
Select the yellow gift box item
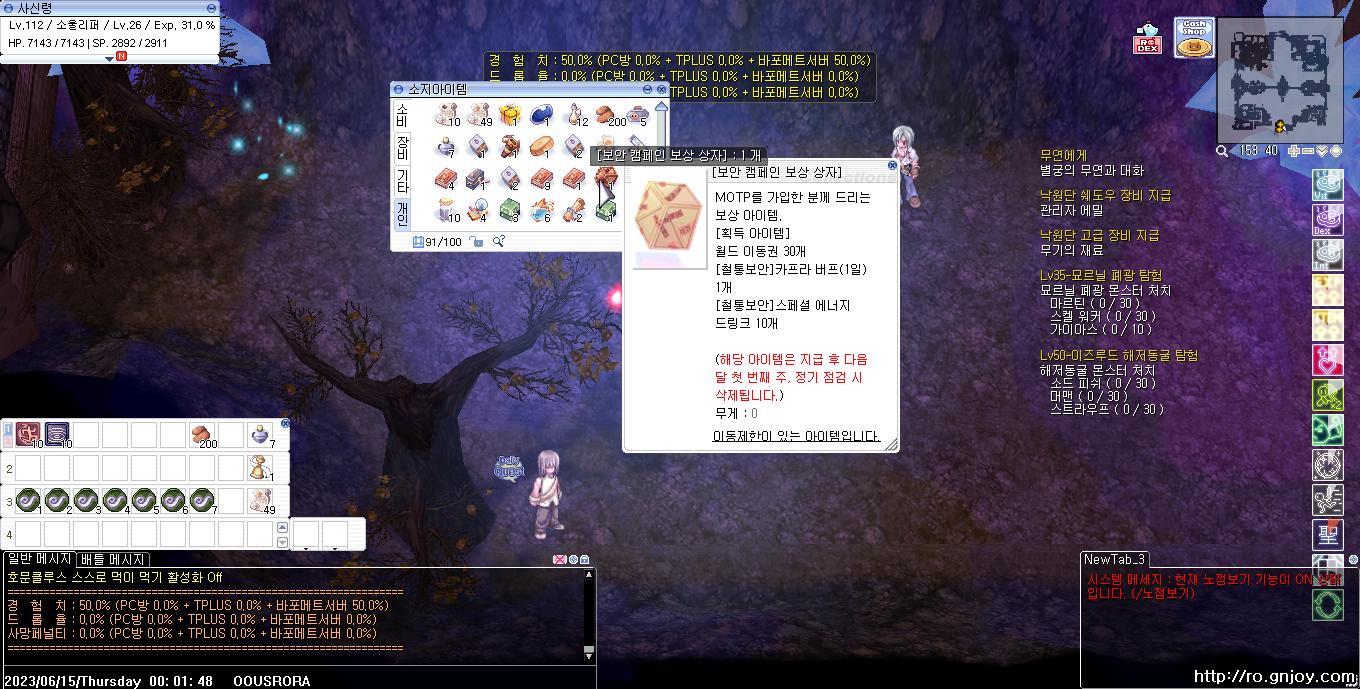tap(510, 114)
